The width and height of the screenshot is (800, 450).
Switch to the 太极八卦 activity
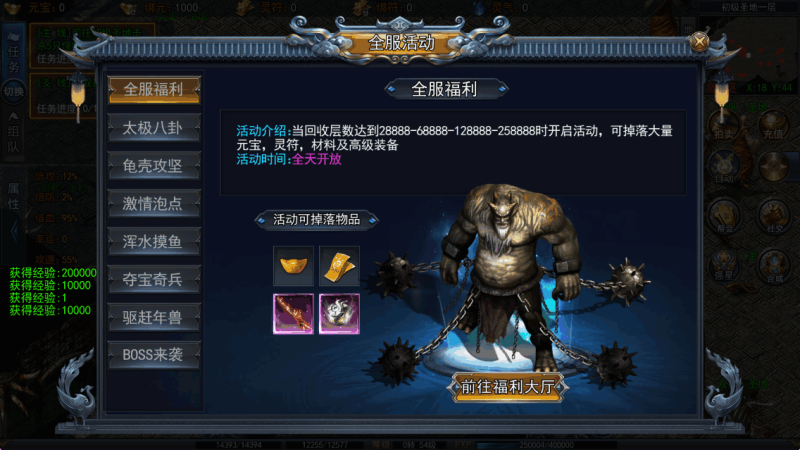(x=155, y=127)
